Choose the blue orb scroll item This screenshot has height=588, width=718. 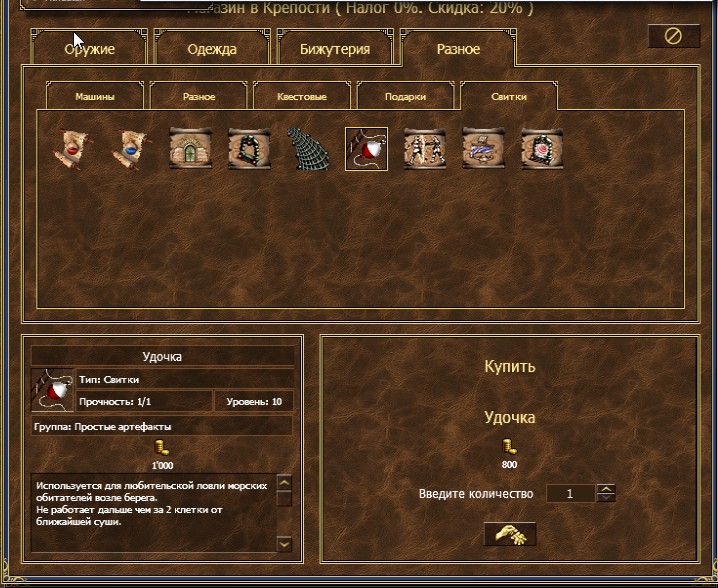click(x=129, y=148)
